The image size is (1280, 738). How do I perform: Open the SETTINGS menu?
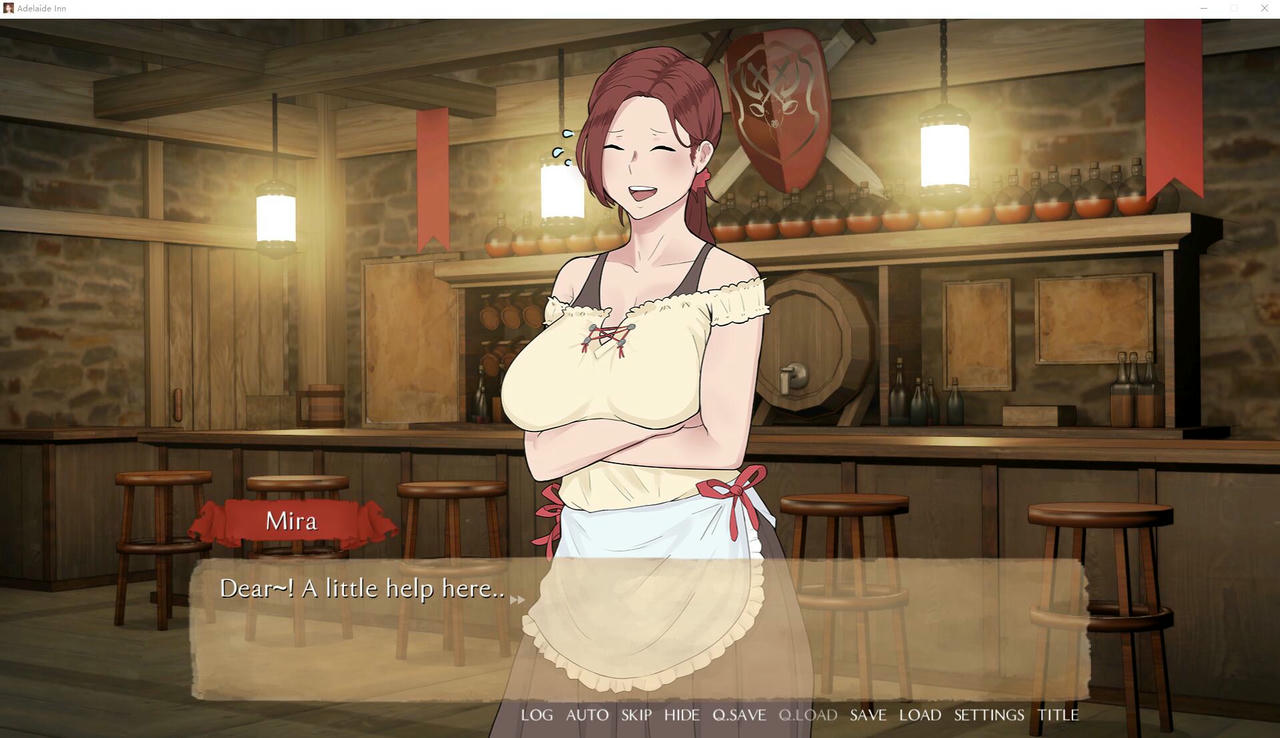coord(989,714)
